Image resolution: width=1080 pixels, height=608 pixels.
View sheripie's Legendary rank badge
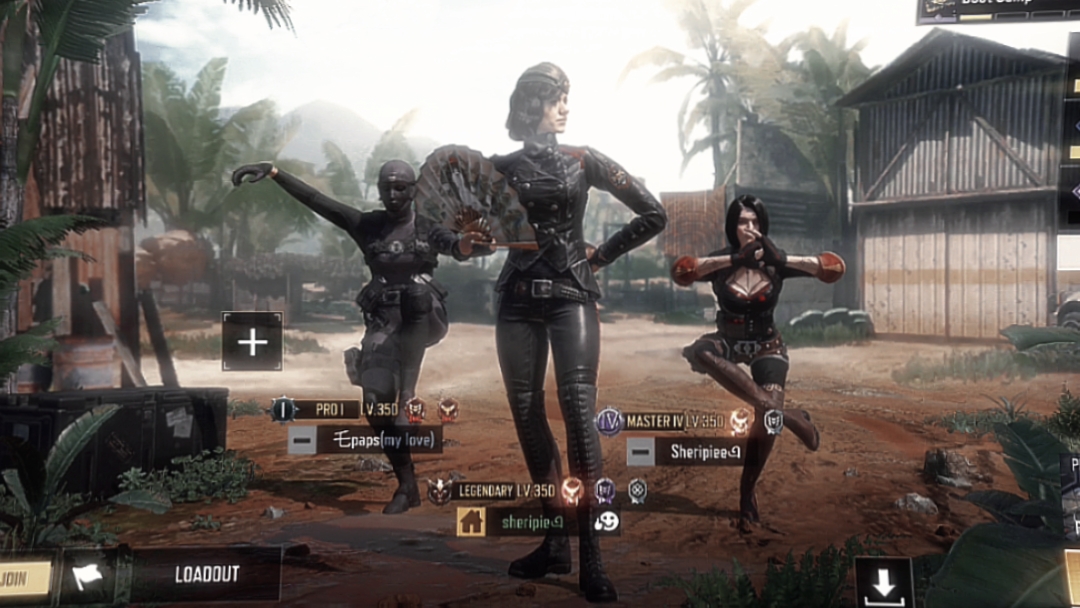click(x=439, y=490)
